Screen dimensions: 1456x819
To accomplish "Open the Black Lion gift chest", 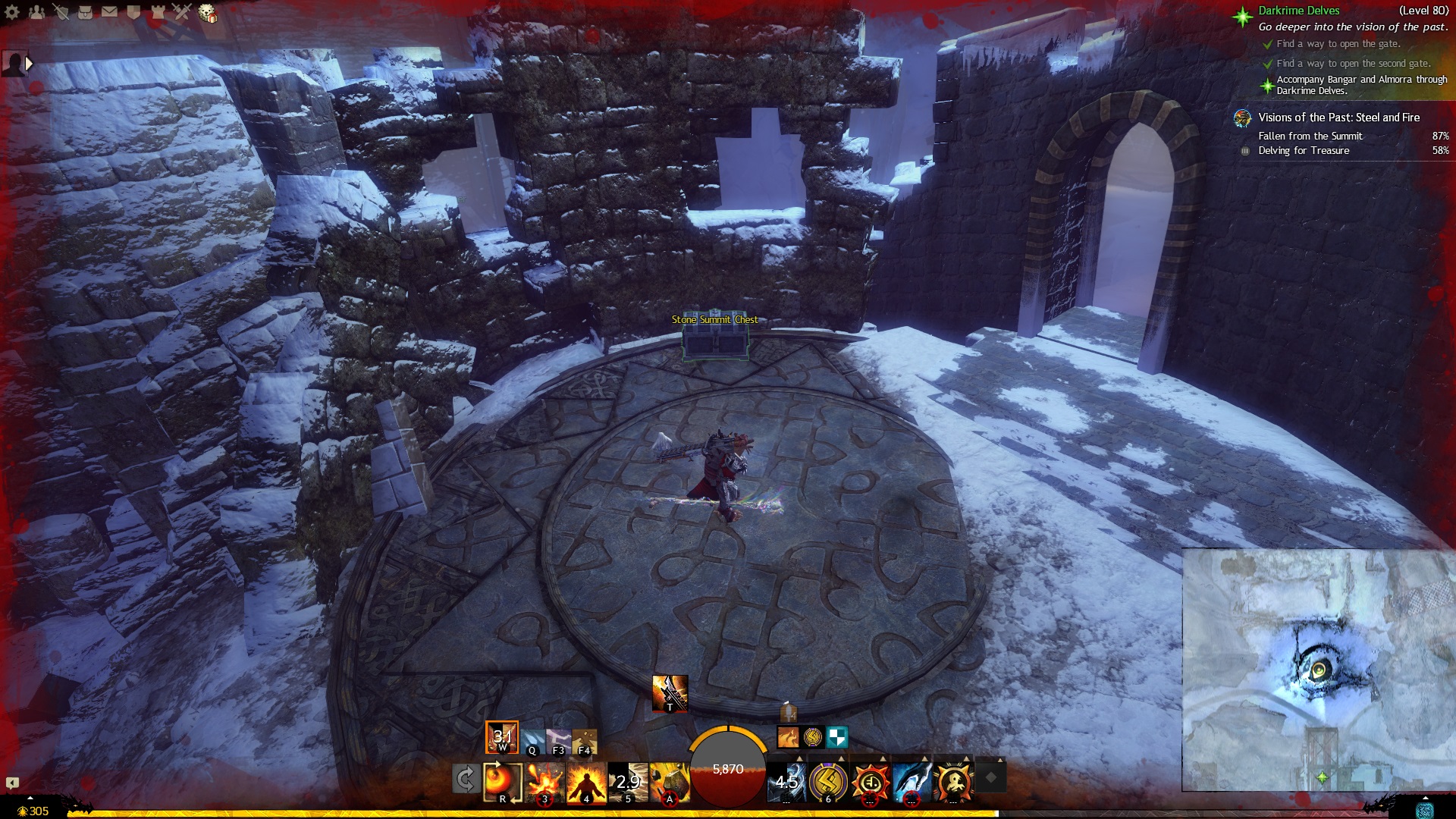I will pos(207,13).
